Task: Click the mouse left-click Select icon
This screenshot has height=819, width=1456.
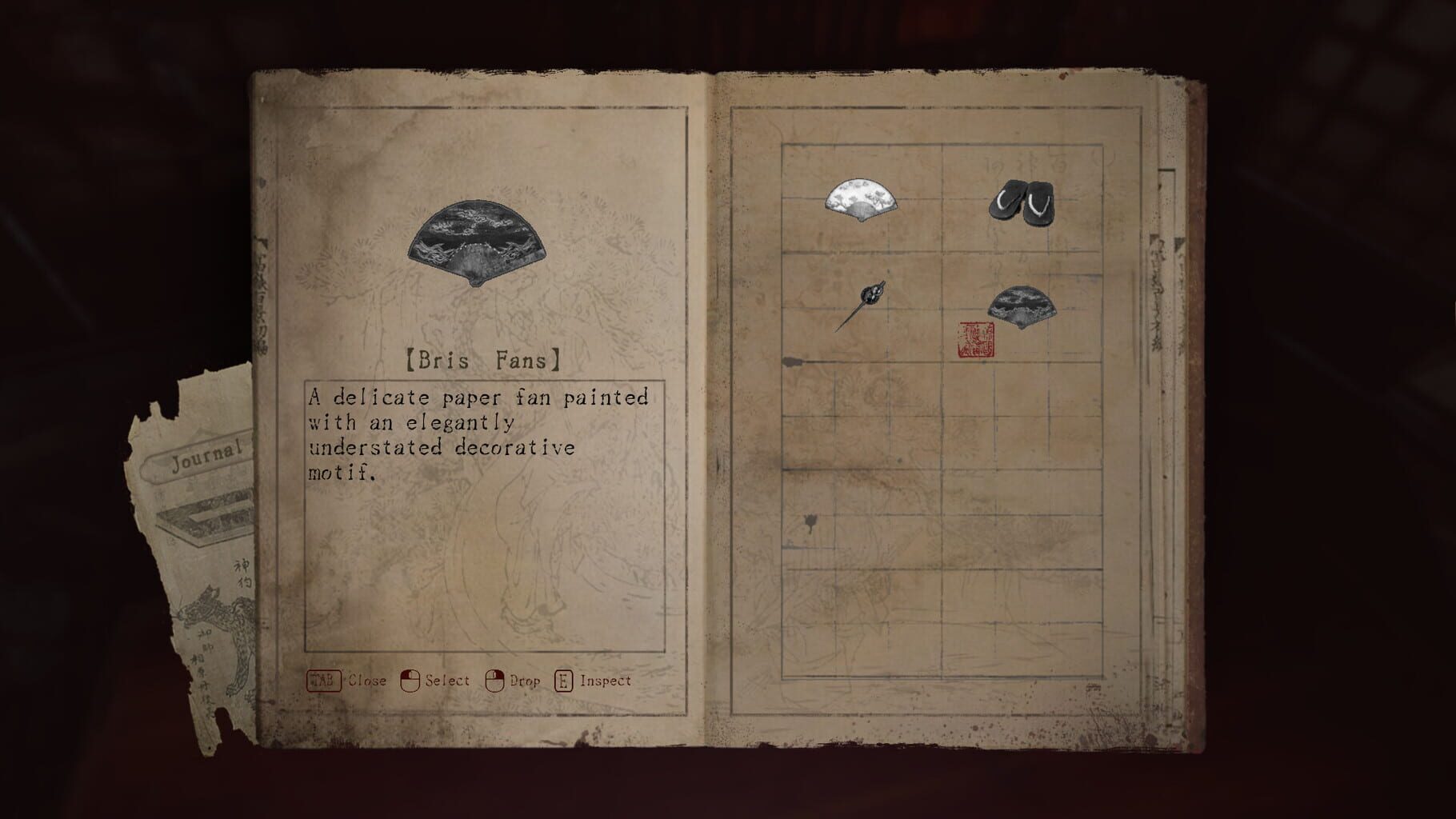Action: (x=412, y=680)
